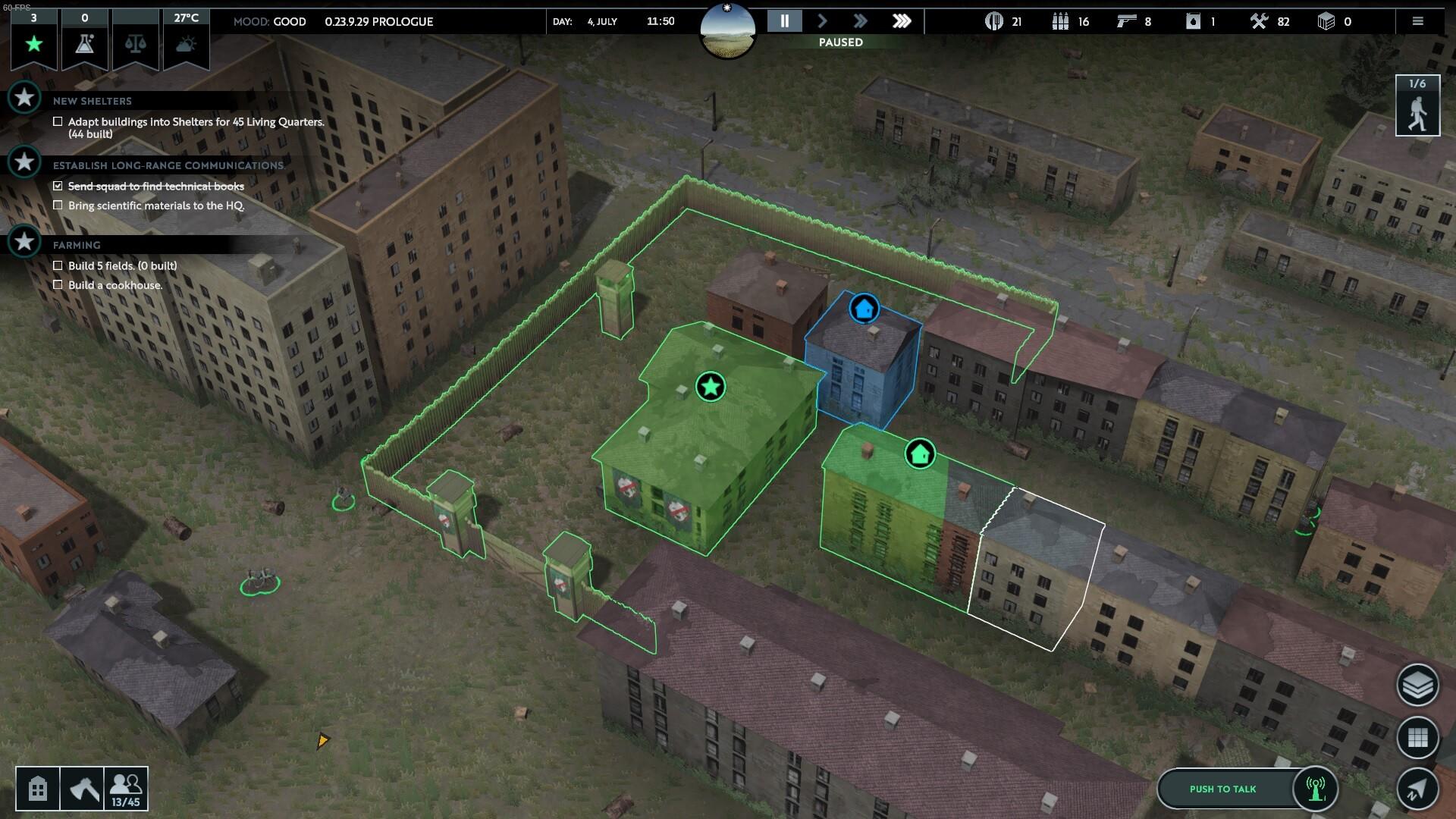Open the shelters panel with house icon
1456x819 pixels.
pyautogui.click(x=36, y=788)
